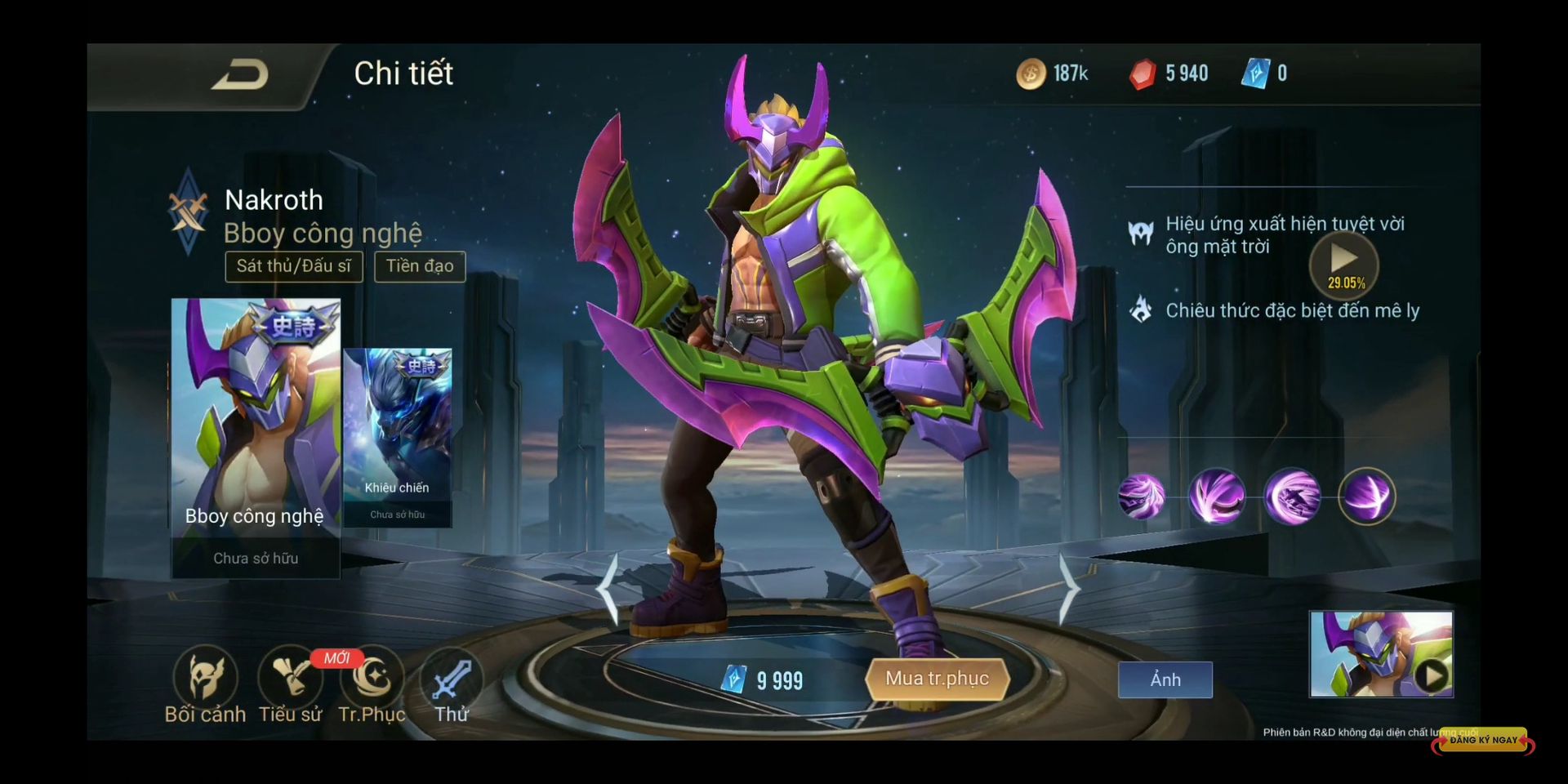Switch to the Tr.Phục skins tab
Screen dimensions: 1568x784
click(x=372, y=684)
